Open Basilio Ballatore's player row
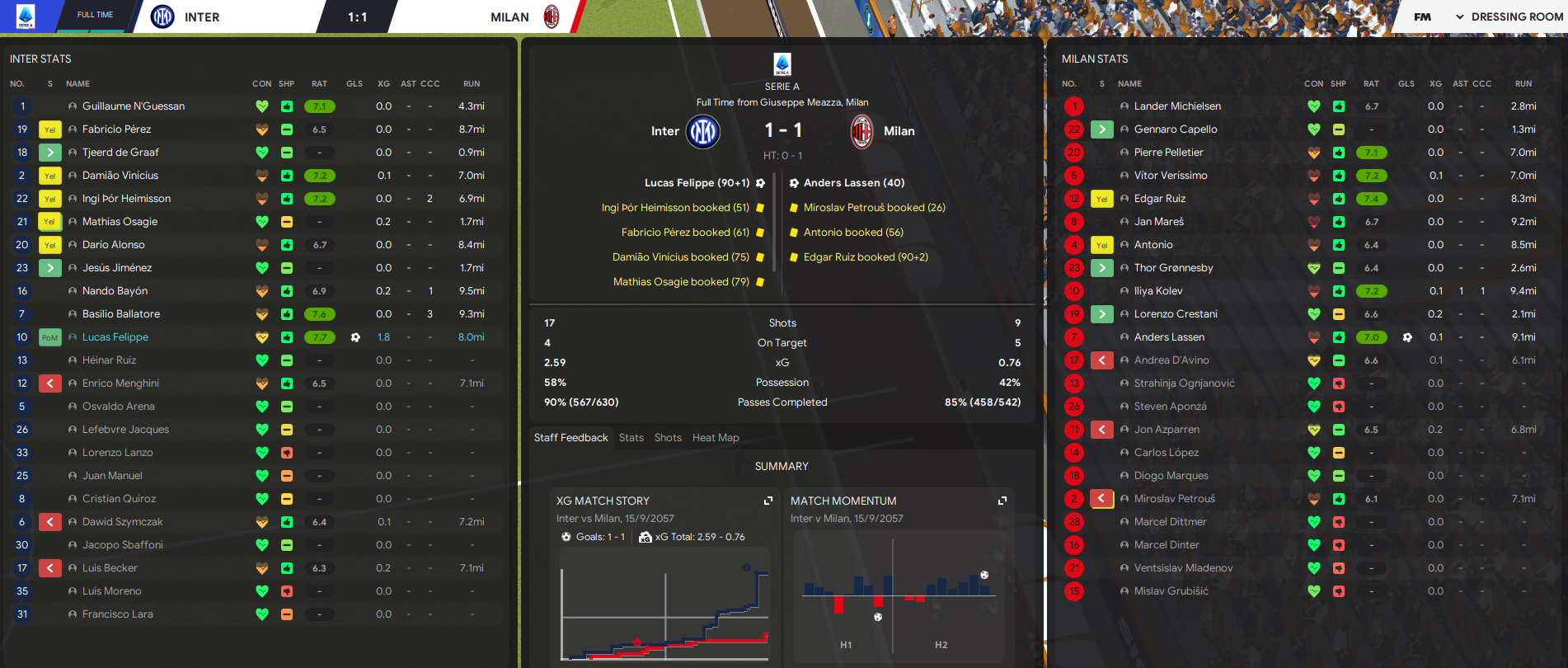 coord(121,314)
